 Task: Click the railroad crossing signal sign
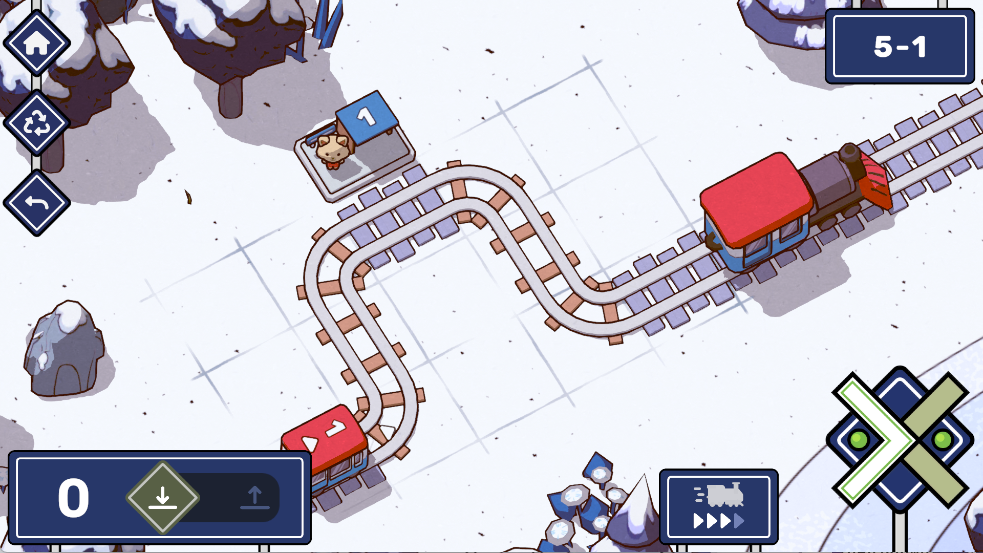click(900, 438)
